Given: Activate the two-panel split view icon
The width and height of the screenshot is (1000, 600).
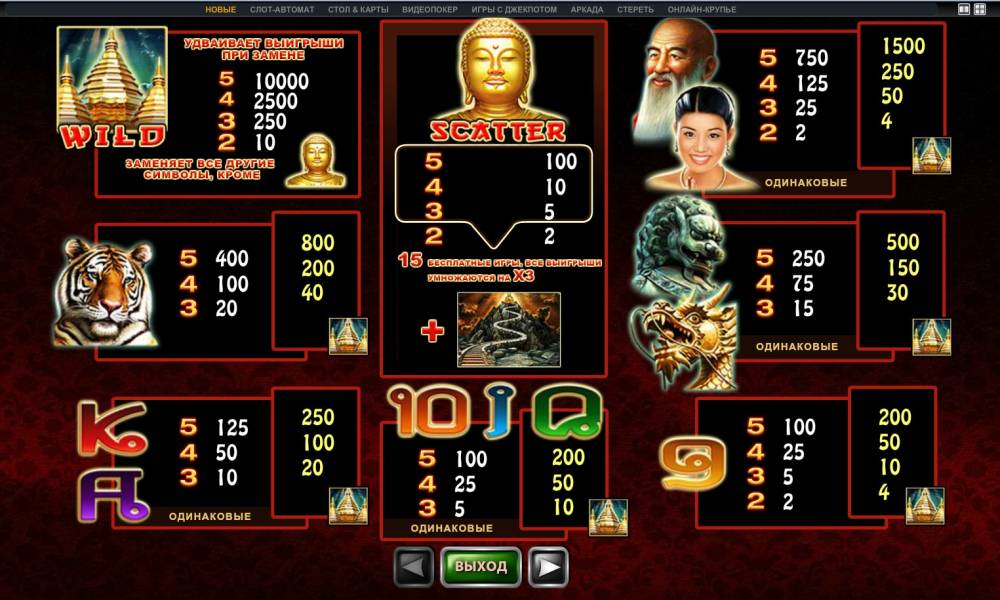Looking at the screenshot, I should [x=964, y=10].
